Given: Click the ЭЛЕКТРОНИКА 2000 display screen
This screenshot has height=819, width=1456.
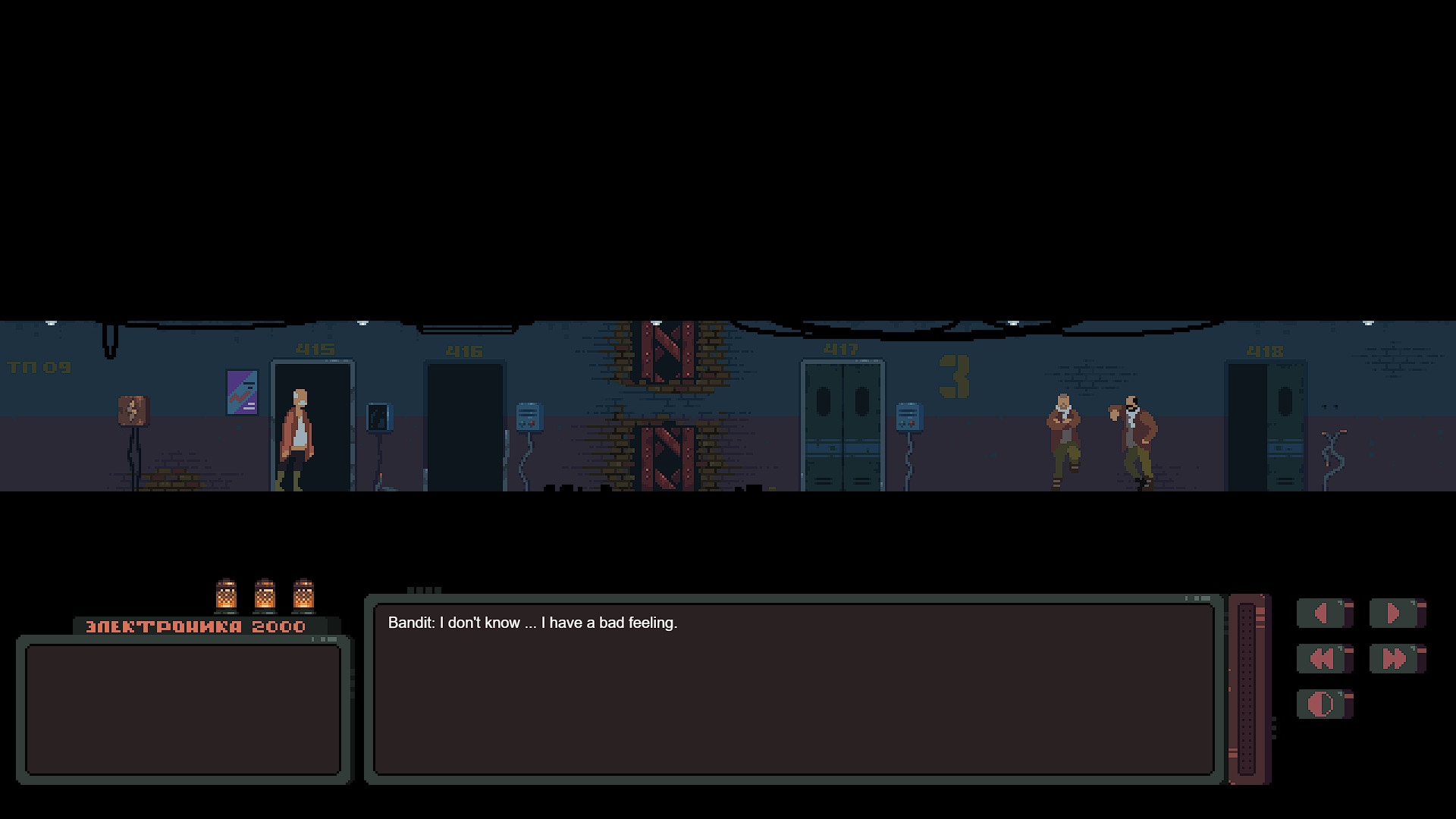Looking at the screenshot, I should click(184, 709).
